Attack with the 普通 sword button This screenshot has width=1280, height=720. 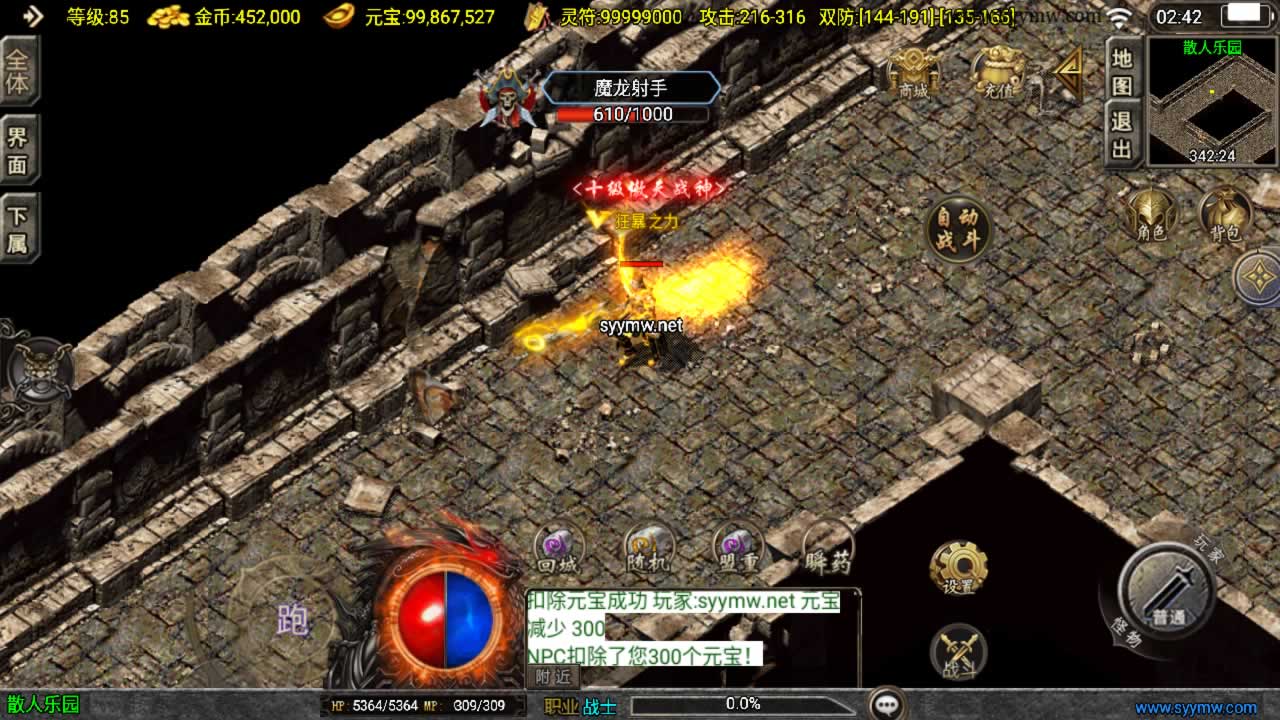point(1167,590)
